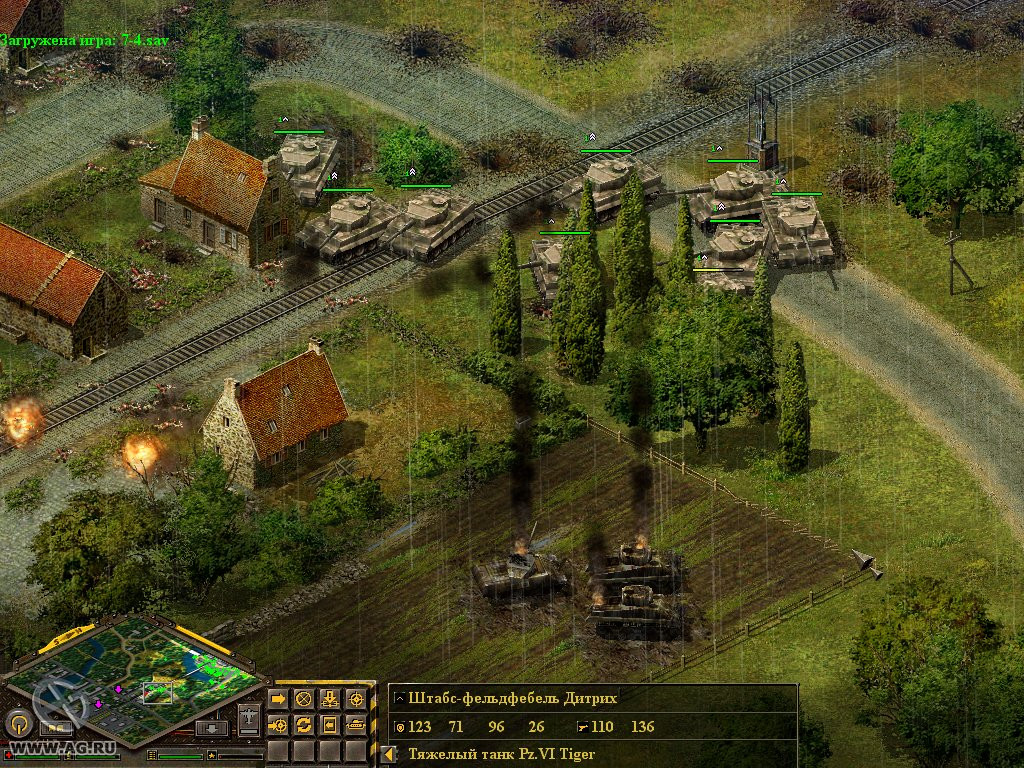Open the round power menu button

pos(17,723)
